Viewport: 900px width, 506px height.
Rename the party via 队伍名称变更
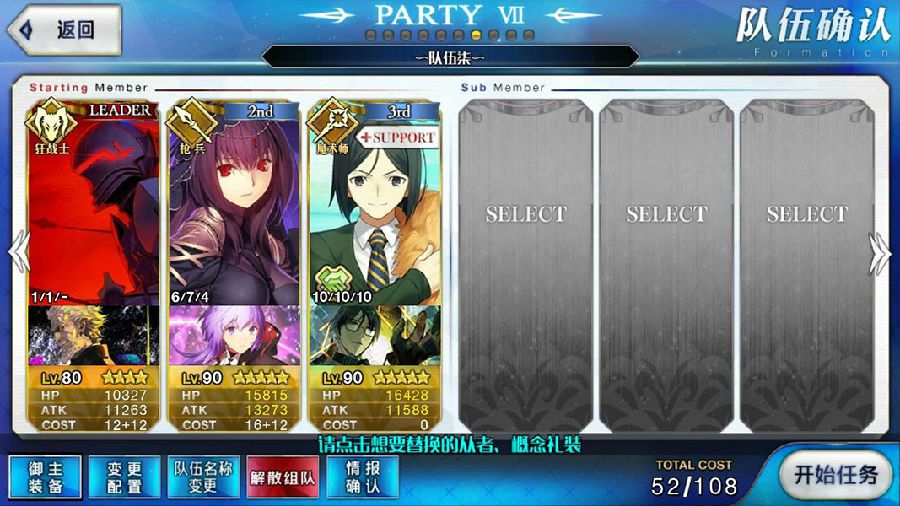203,477
